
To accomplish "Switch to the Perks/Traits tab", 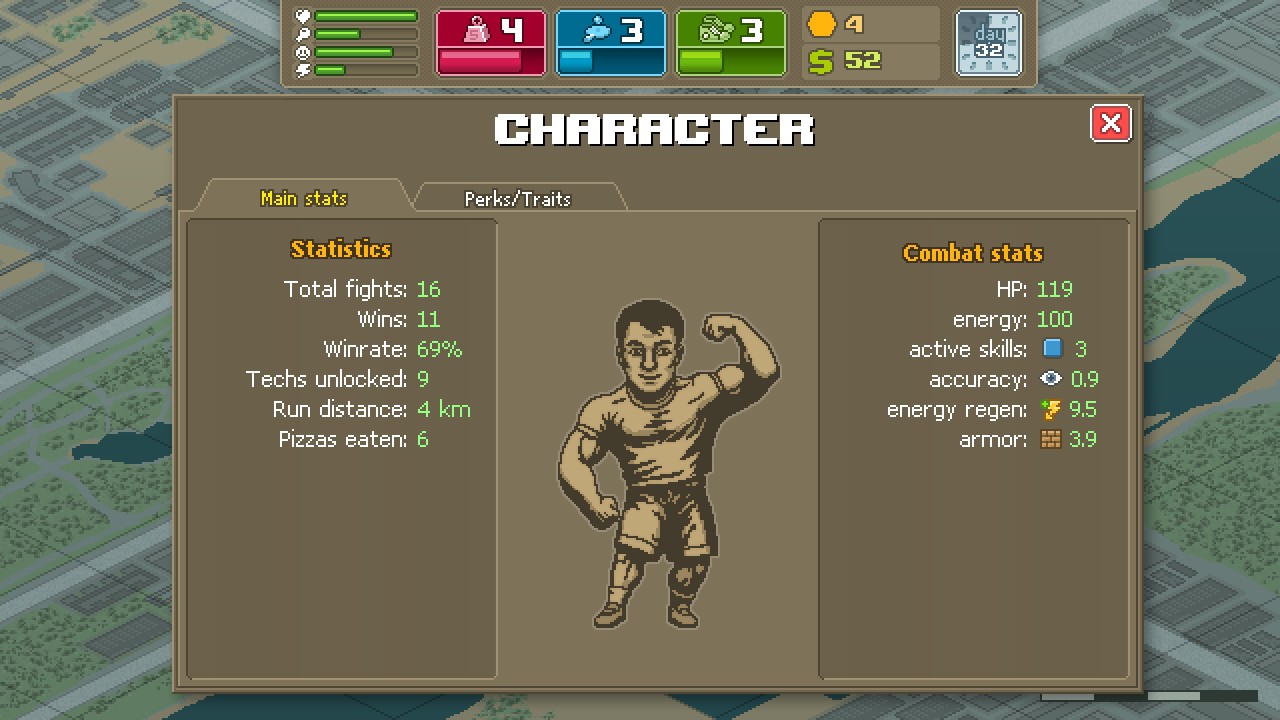I will [518, 198].
